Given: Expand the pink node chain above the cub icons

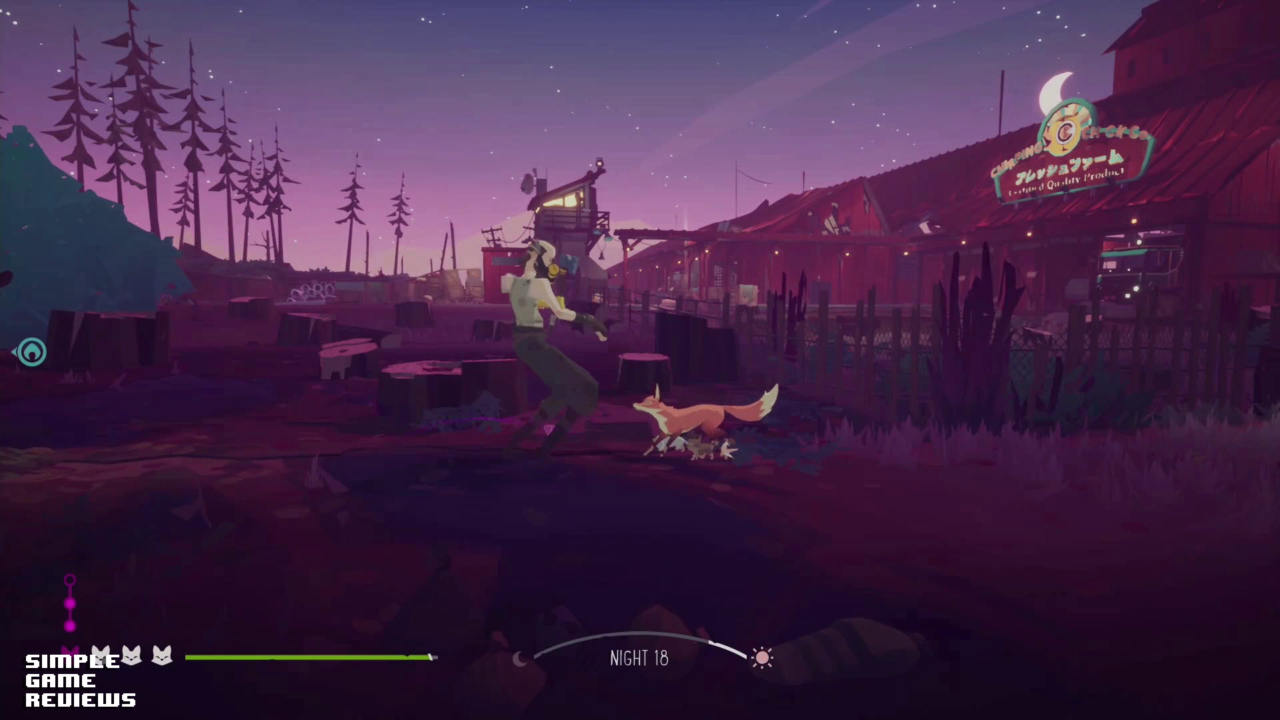Looking at the screenshot, I should click(70, 602).
